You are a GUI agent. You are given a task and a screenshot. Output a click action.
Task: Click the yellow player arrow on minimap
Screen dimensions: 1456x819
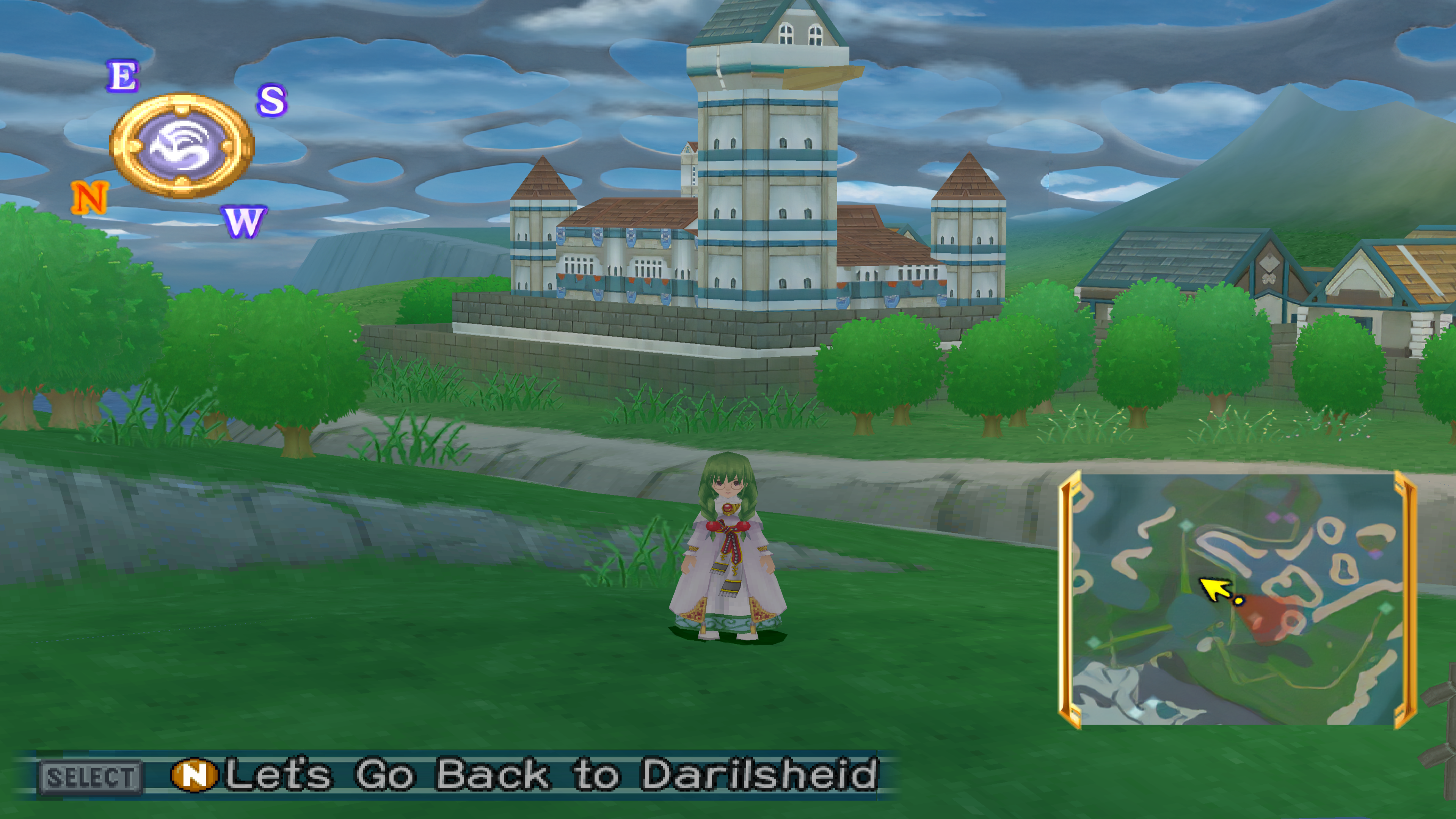pyautogui.click(x=1216, y=589)
